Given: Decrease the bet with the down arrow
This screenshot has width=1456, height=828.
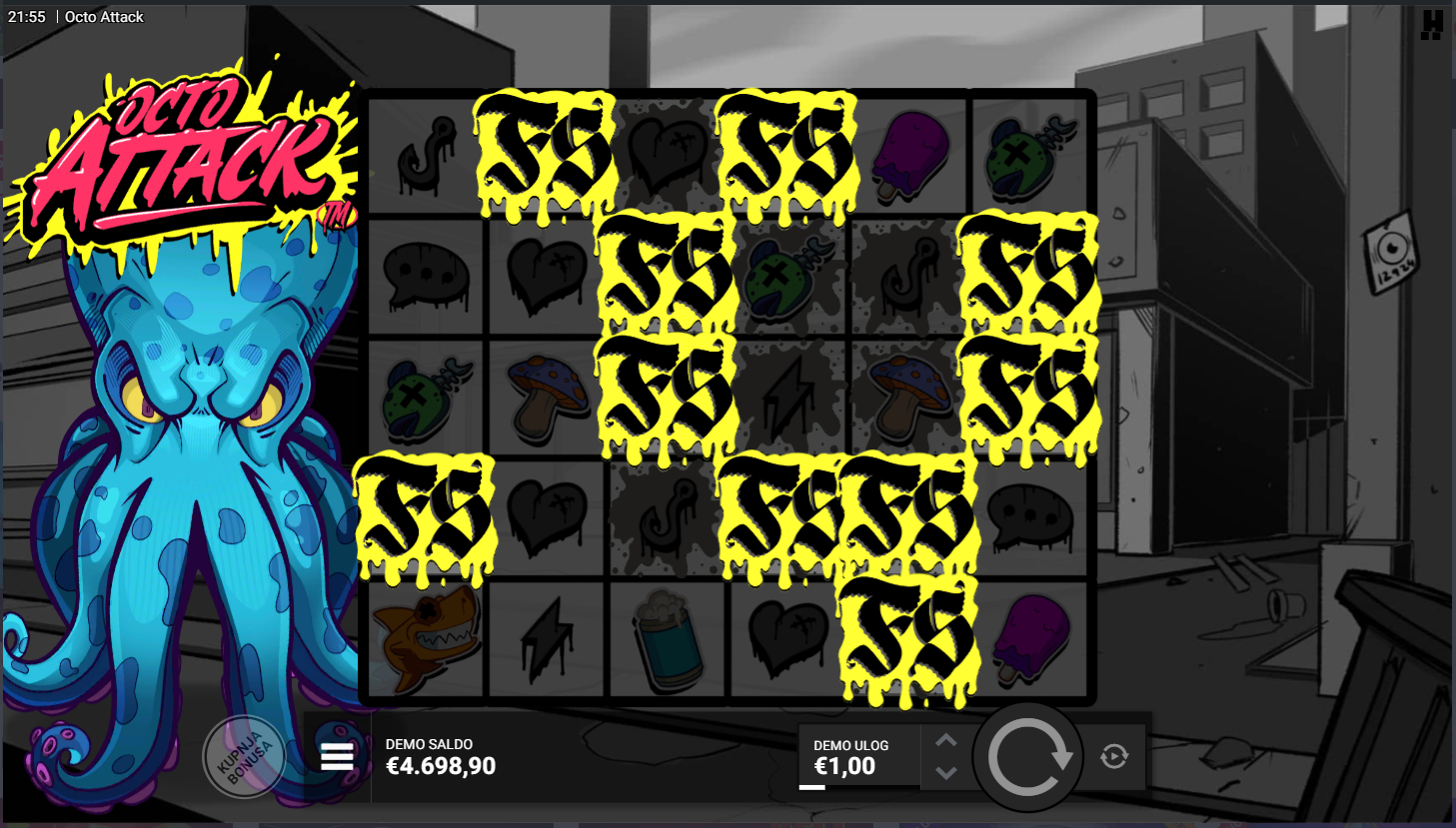Looking at the screenshot, I should click(946, 772).
